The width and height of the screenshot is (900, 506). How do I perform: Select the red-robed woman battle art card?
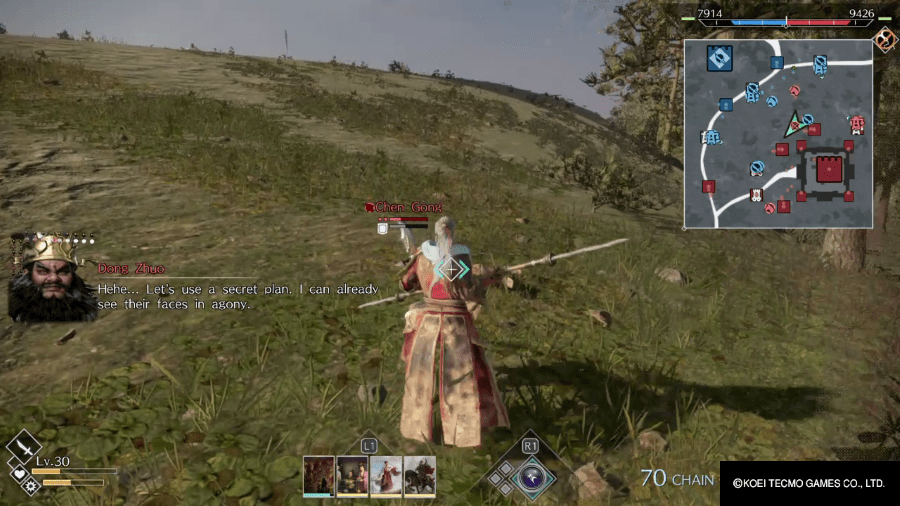[386, 476]
